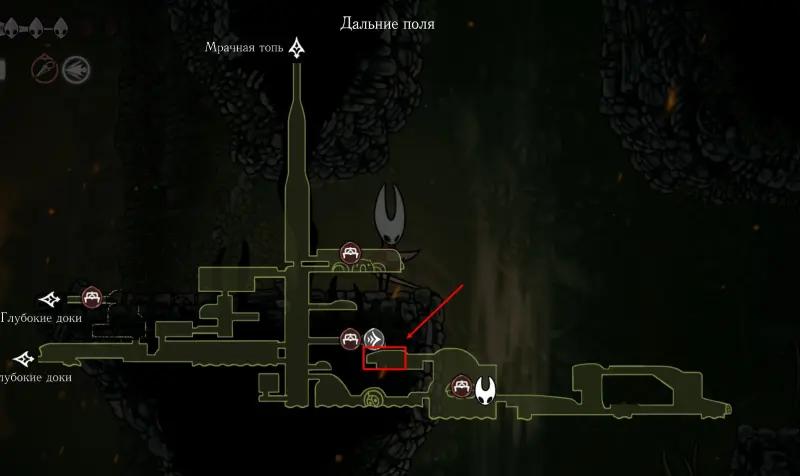Select the bench marker near the Глубокие доки exit
The width and height of the screenshot is (800, 476).
coord(92,297)
